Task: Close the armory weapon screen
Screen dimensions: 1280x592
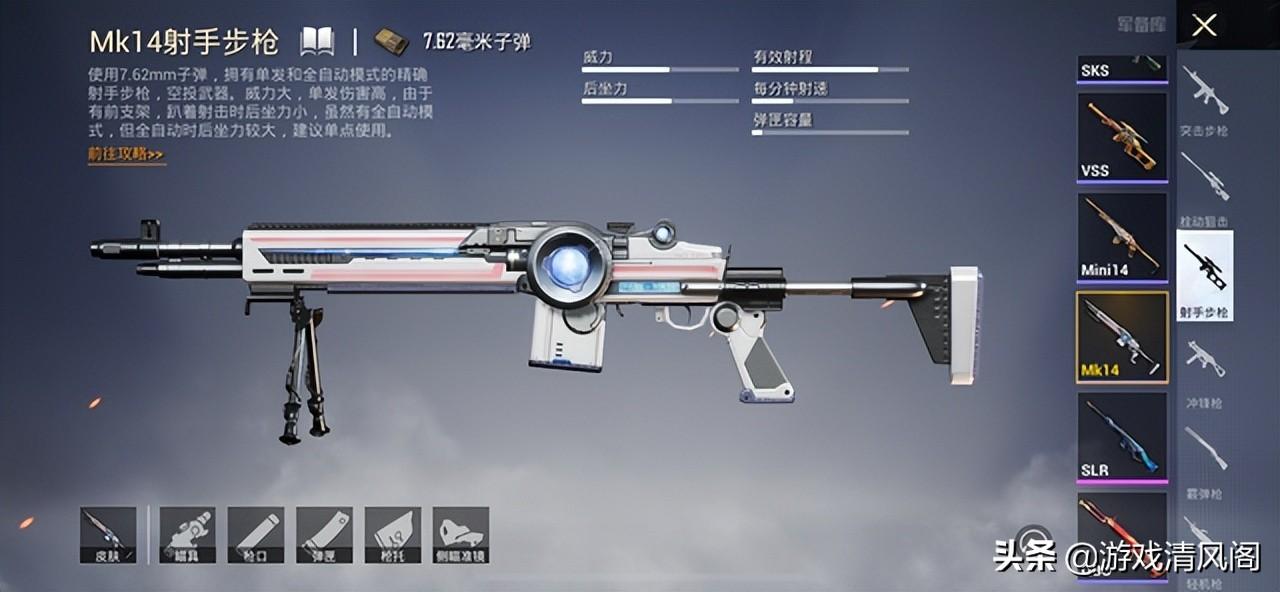Action: tap(1204, 25)
